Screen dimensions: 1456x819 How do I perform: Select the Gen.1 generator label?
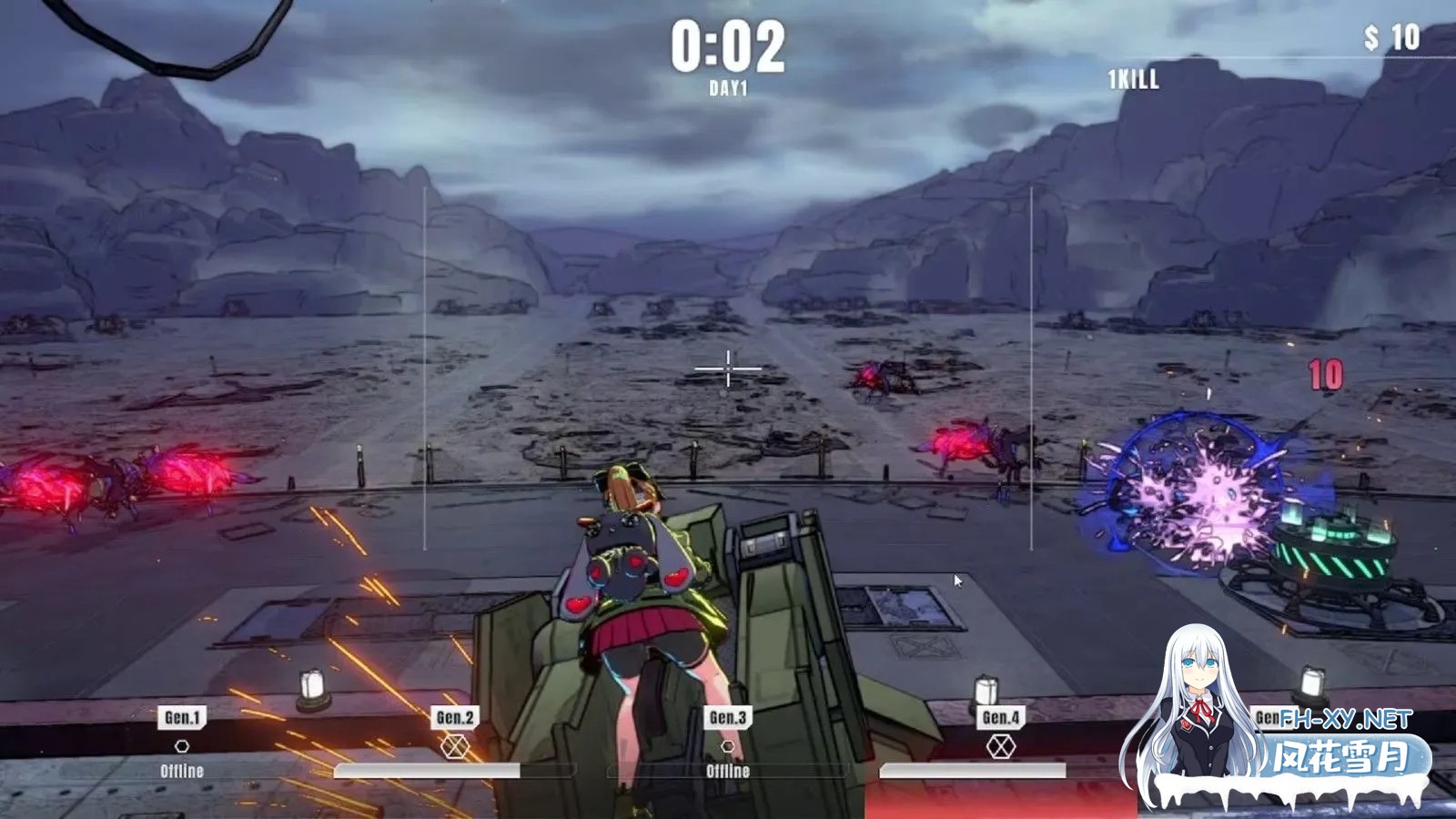coord(182,717)
